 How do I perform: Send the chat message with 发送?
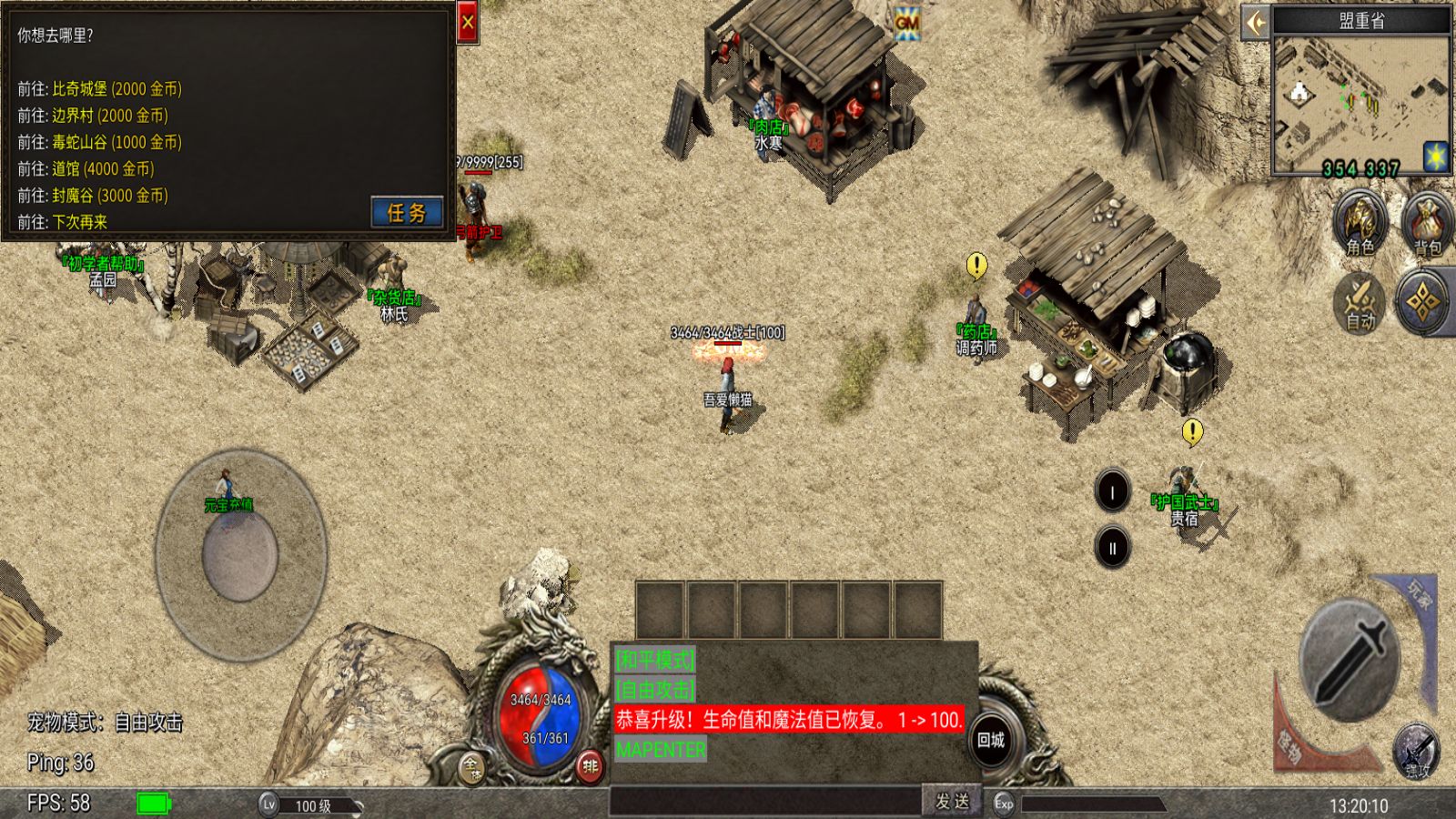pos(952,801)
